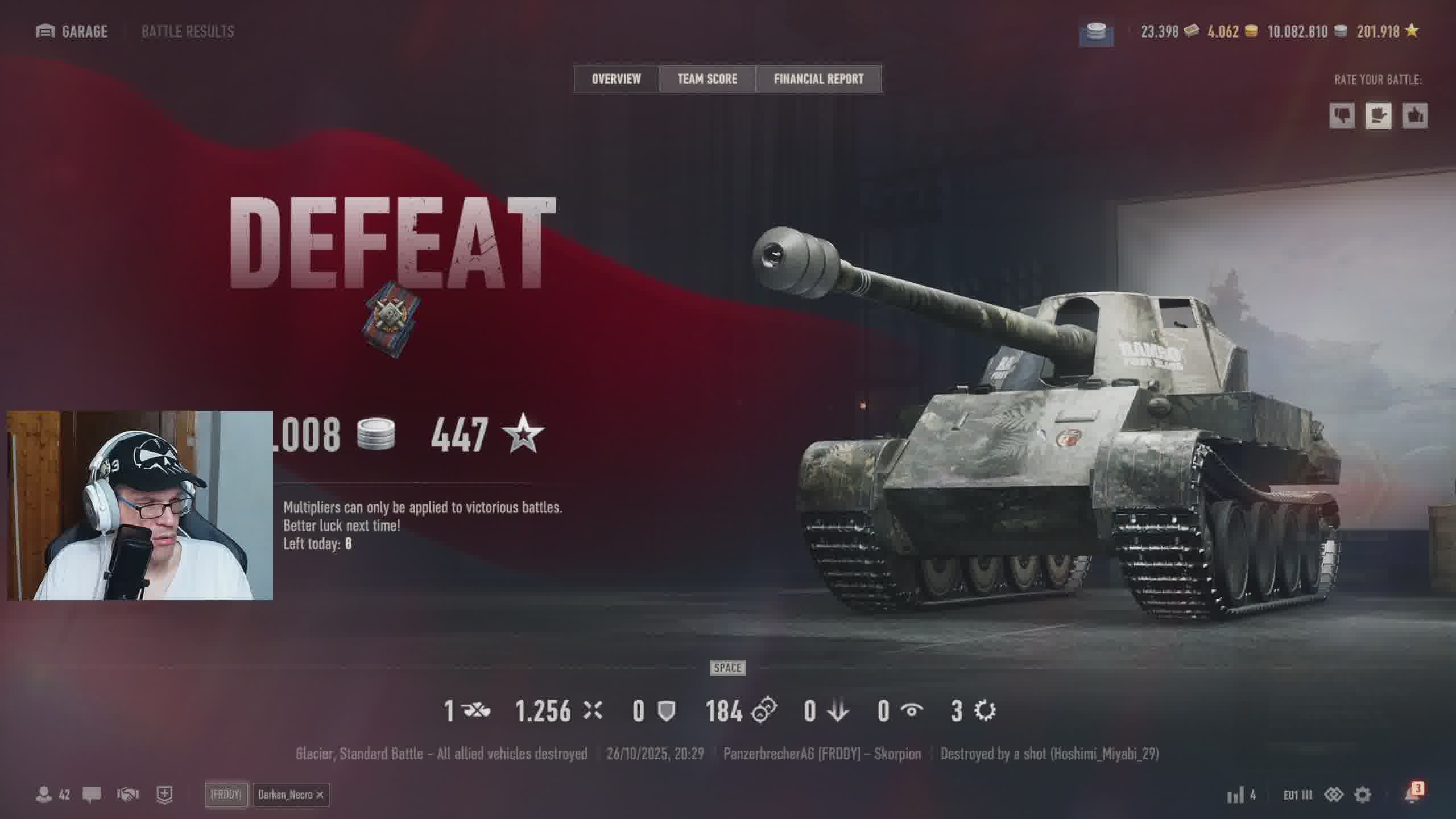Return to the Garage
This screenshot has width=1456, height=819.
click(x=72, y=31)
